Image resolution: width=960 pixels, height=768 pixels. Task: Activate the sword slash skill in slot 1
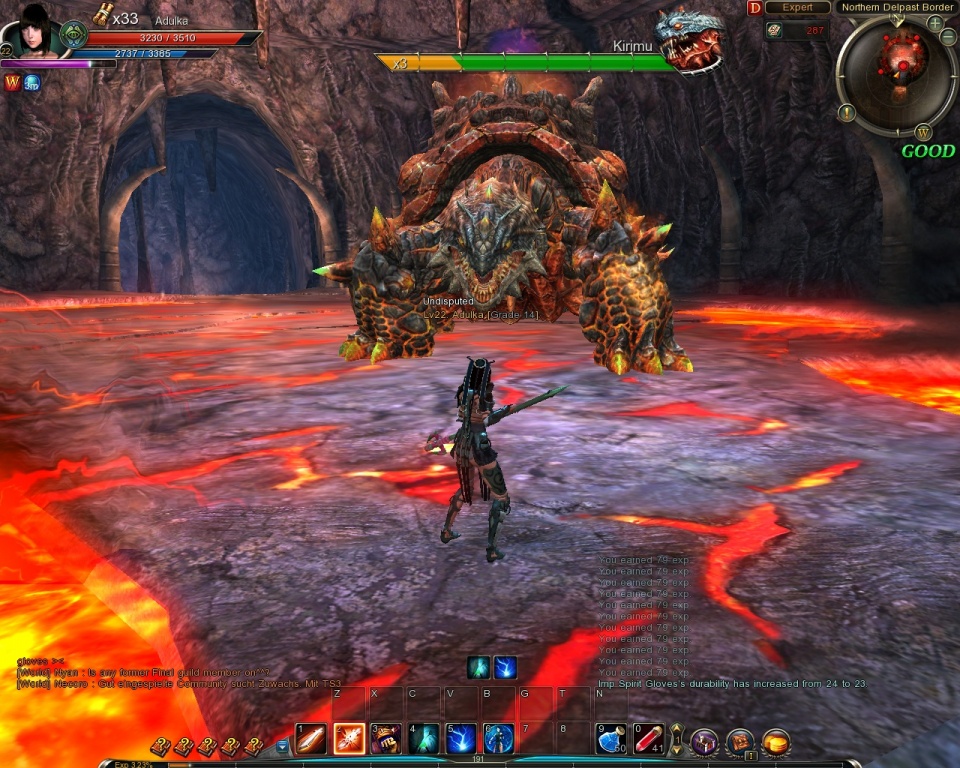311,739
